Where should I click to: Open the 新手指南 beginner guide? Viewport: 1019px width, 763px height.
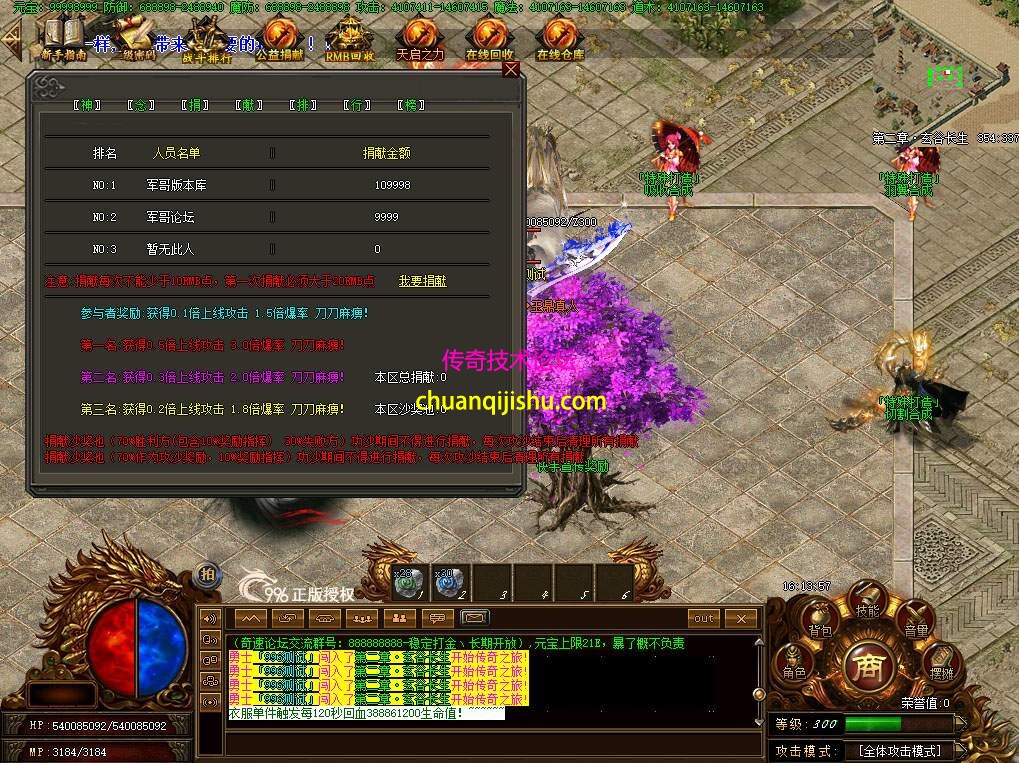tap(63, 40)
